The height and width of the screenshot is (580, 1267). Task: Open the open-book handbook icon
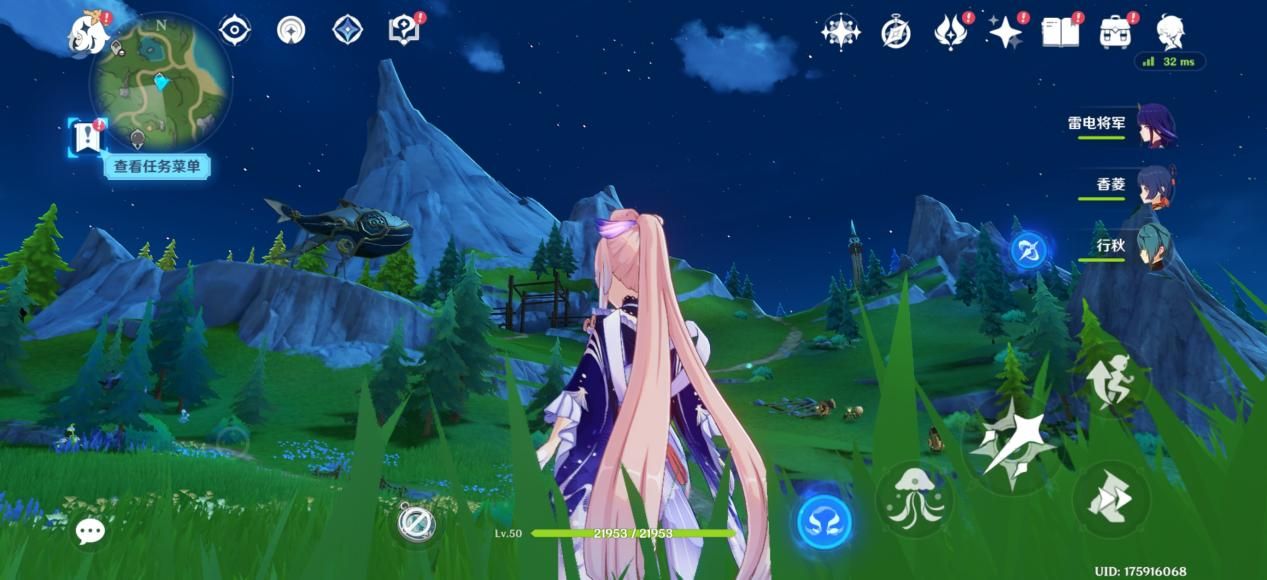click(x=1060, y=33)
